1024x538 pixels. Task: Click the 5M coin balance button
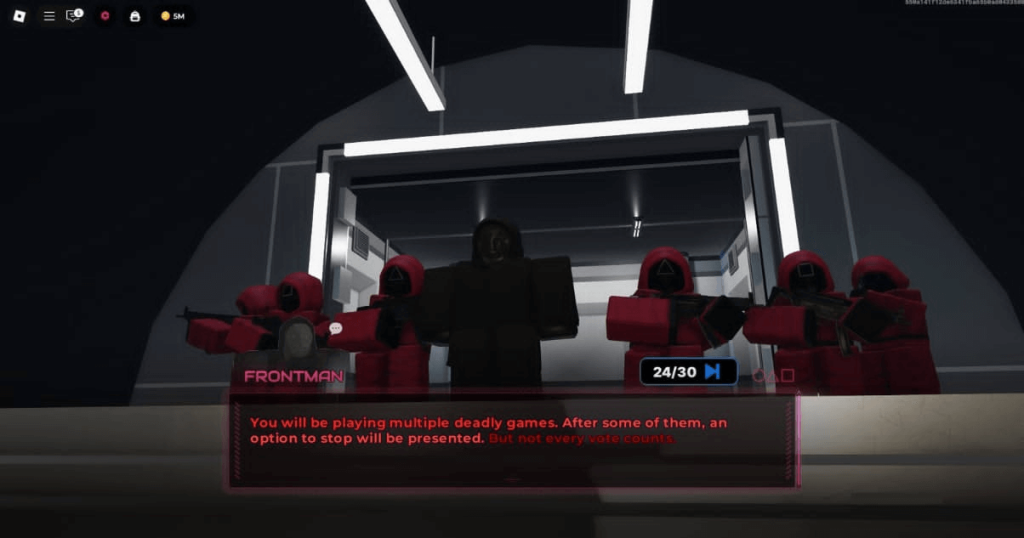(x=173, y=16)
